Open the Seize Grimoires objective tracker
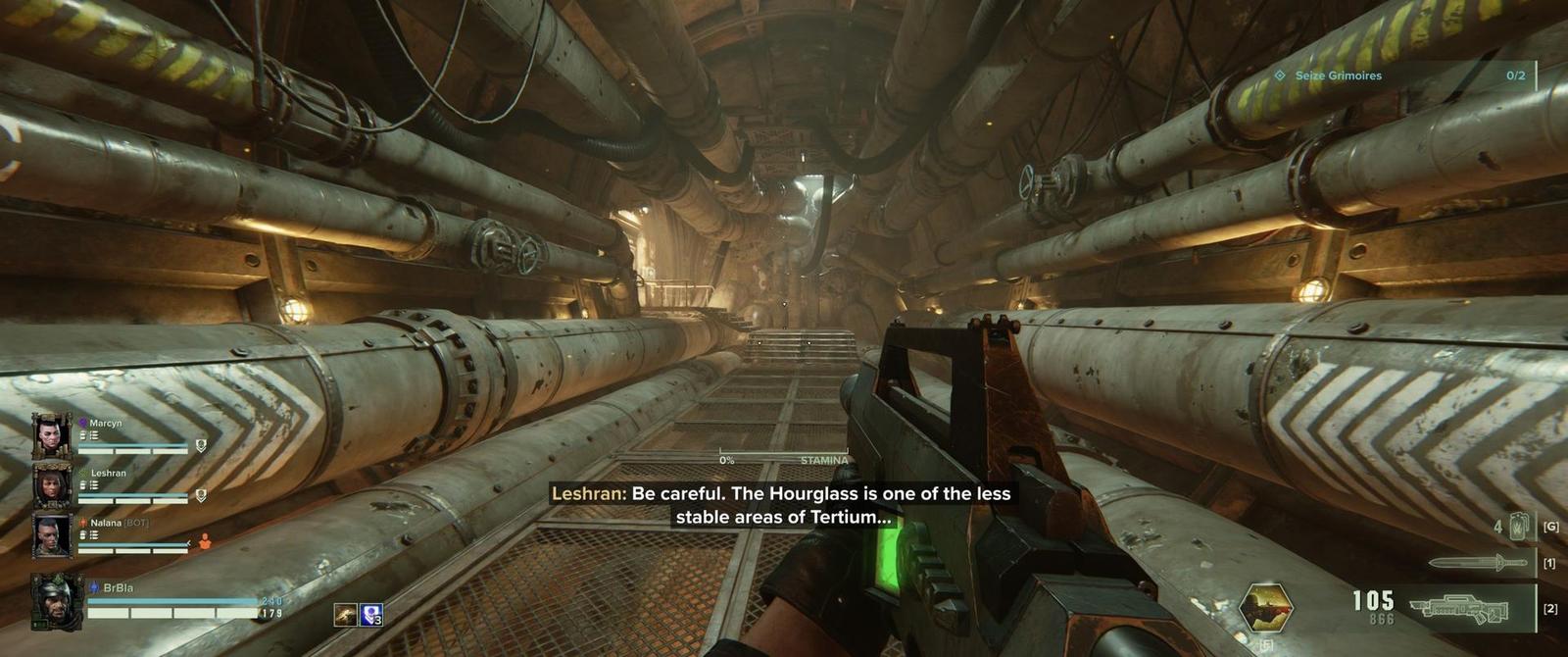The height and width of the screenshot is (657, 1568). coord(1403,76)
